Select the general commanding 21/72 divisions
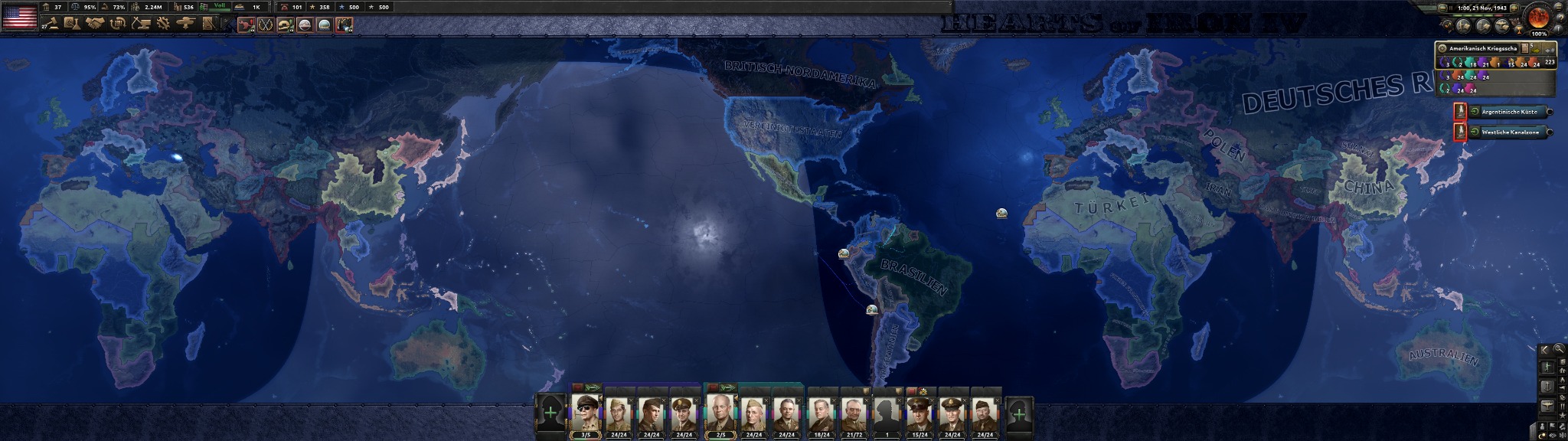Image resolution: width=1568 pixels, height=441 pixels. point(853,412)
